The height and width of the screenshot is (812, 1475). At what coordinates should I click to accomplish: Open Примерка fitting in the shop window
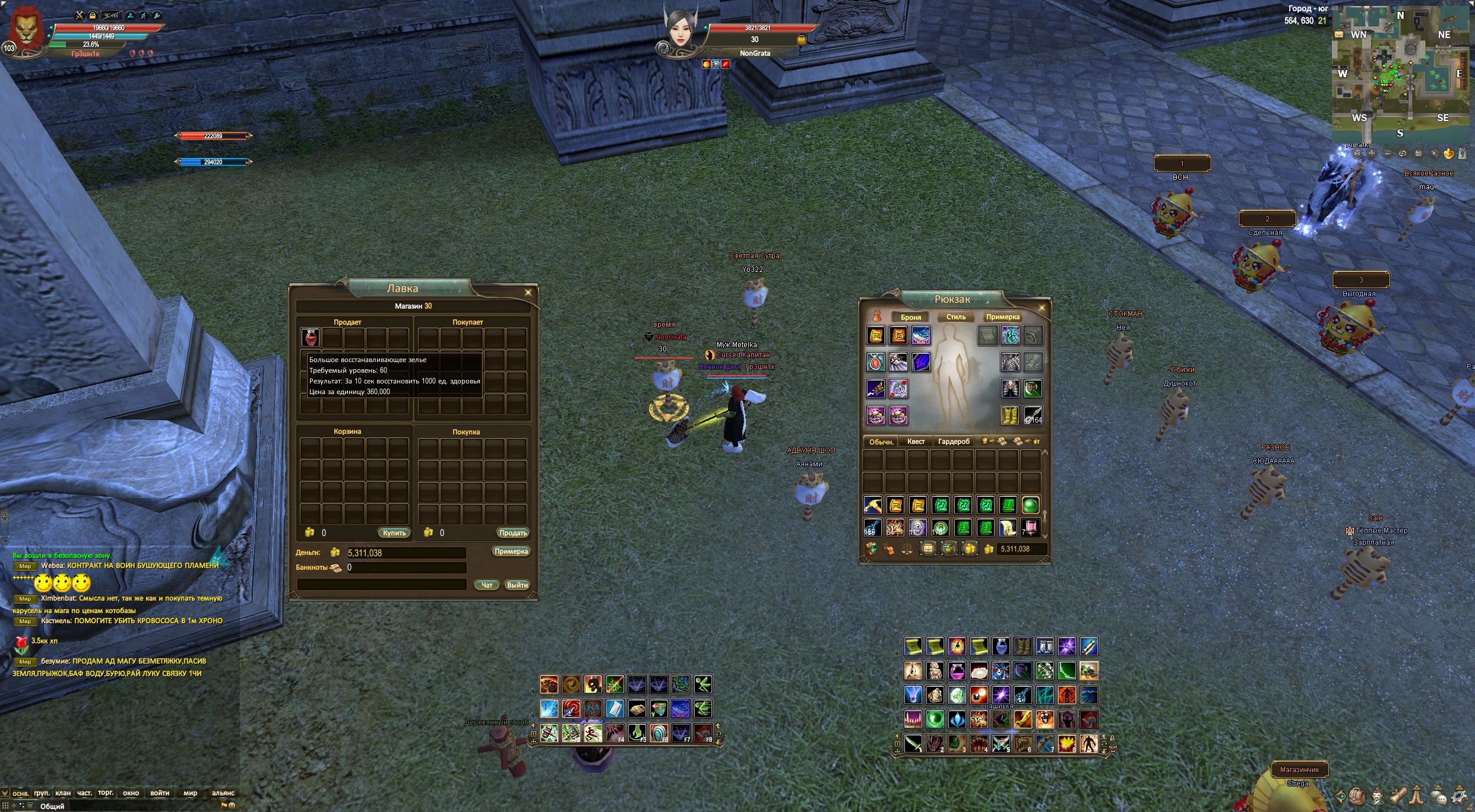(x=511, y=551)
